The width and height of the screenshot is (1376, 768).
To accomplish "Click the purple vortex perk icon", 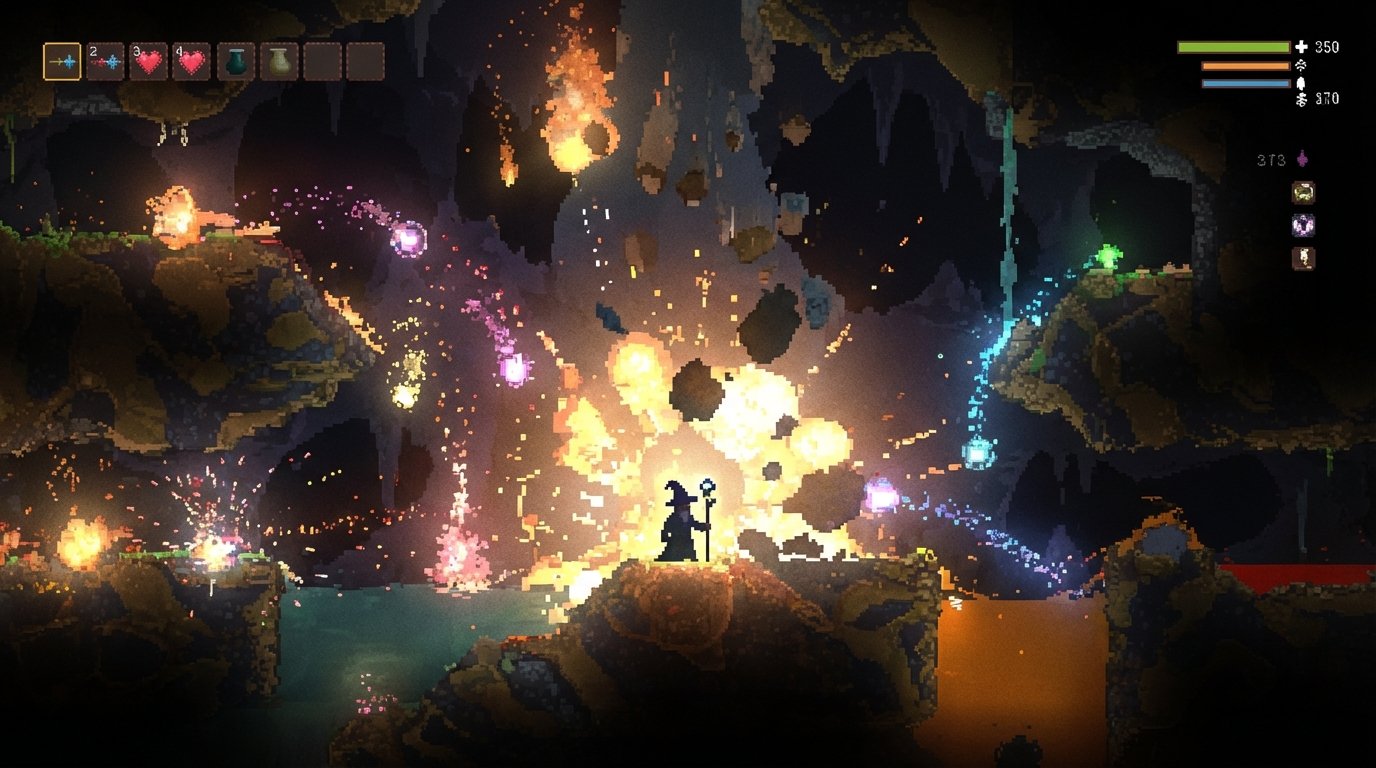I will click(x=1303, y=225).
